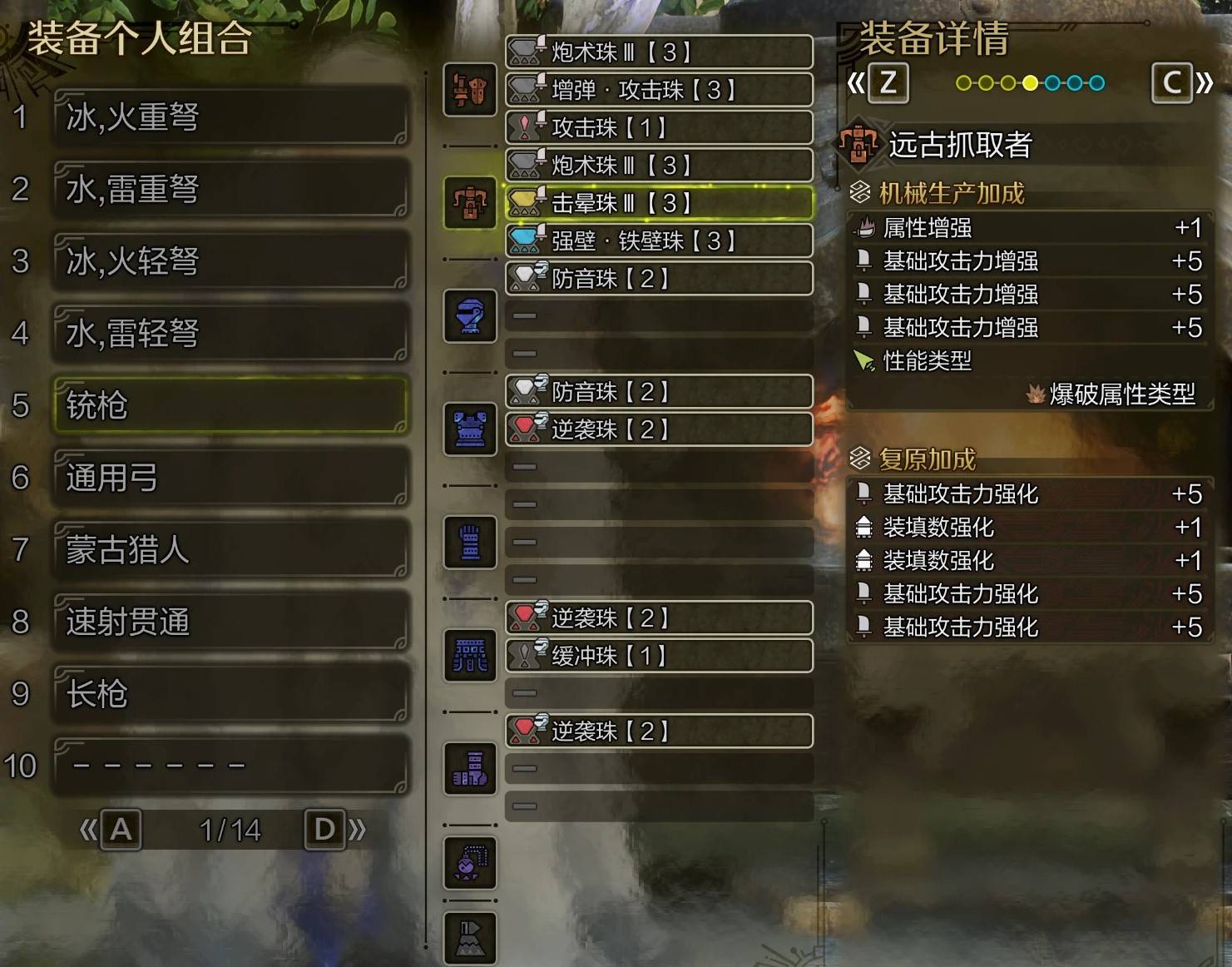Select the bottom-most flag equipment icon
The height and width of the screenshot is (967, 1232).
click(x=470, y=938)
